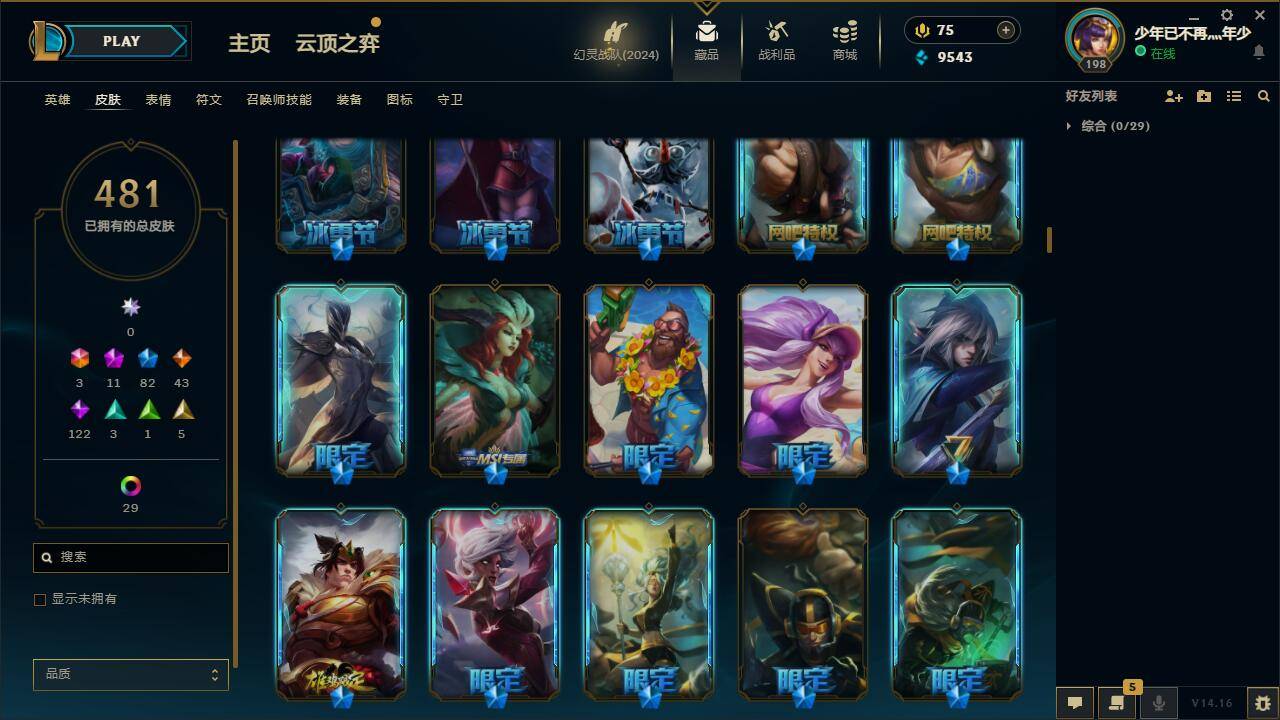The height and width of the screenshot is (720, 1280).
Task: Select the 表情 tab
Action: click(x=158, y=100)
